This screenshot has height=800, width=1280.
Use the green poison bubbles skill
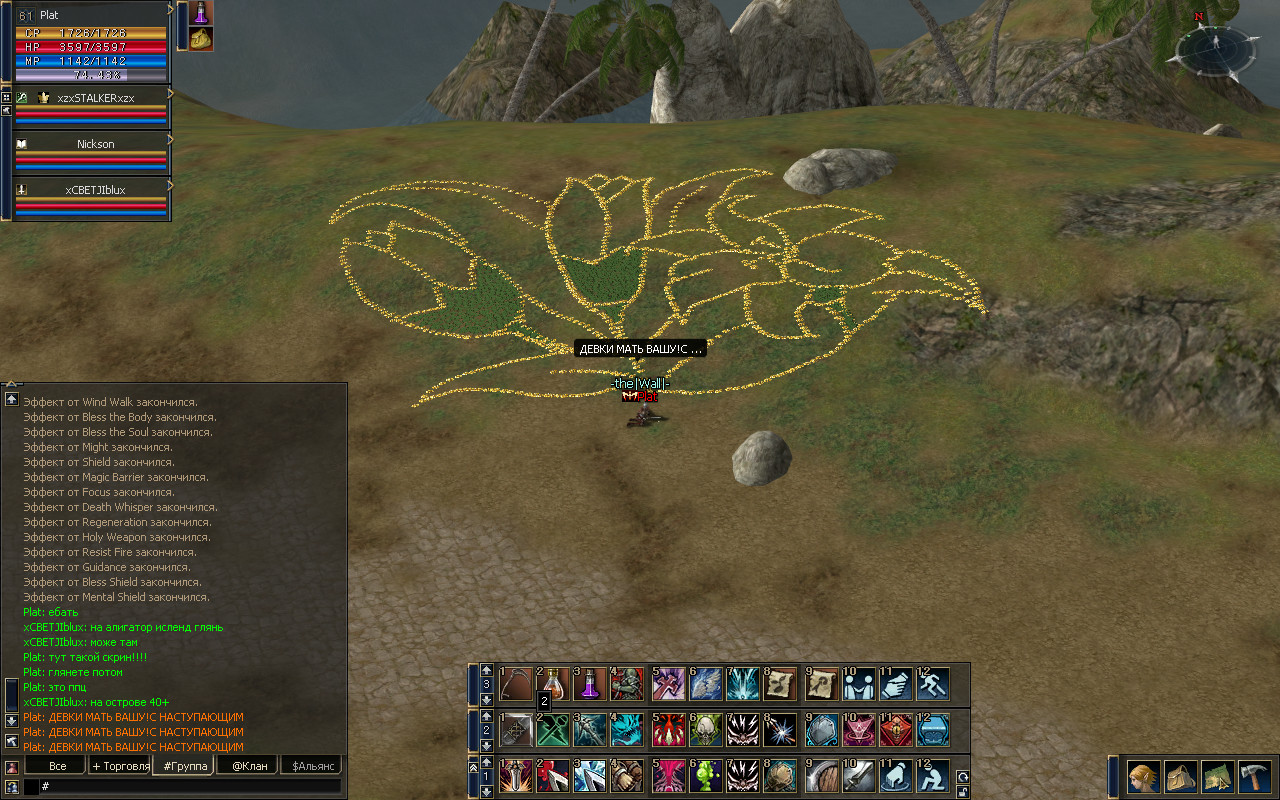[705, 776]
